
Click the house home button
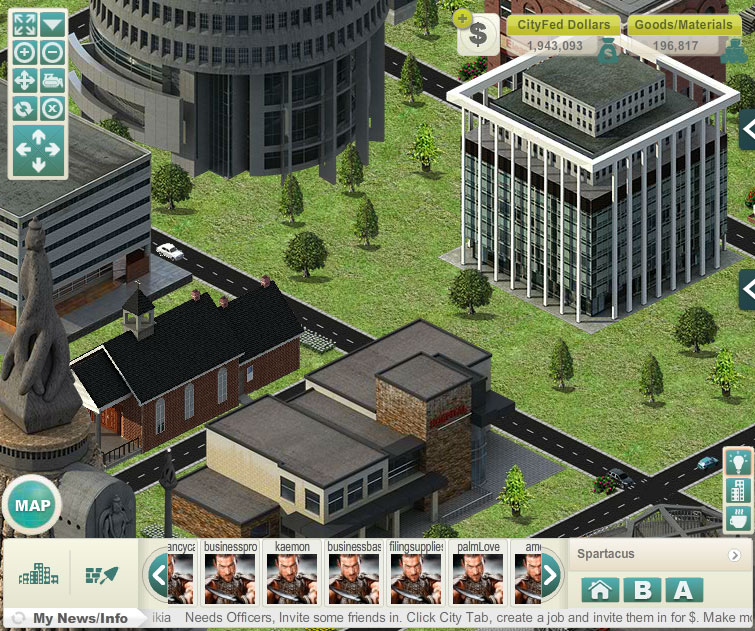coord(598,590)
